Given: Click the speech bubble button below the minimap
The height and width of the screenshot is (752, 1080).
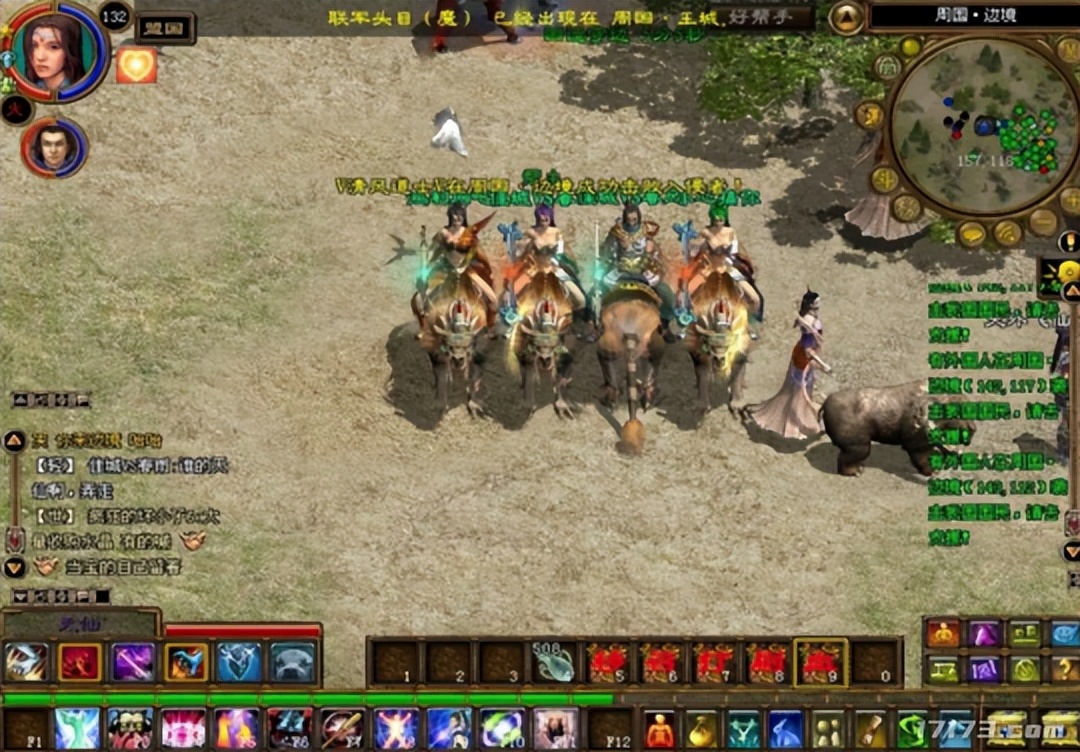Looking at the screenshot, I should click(971, 234).
